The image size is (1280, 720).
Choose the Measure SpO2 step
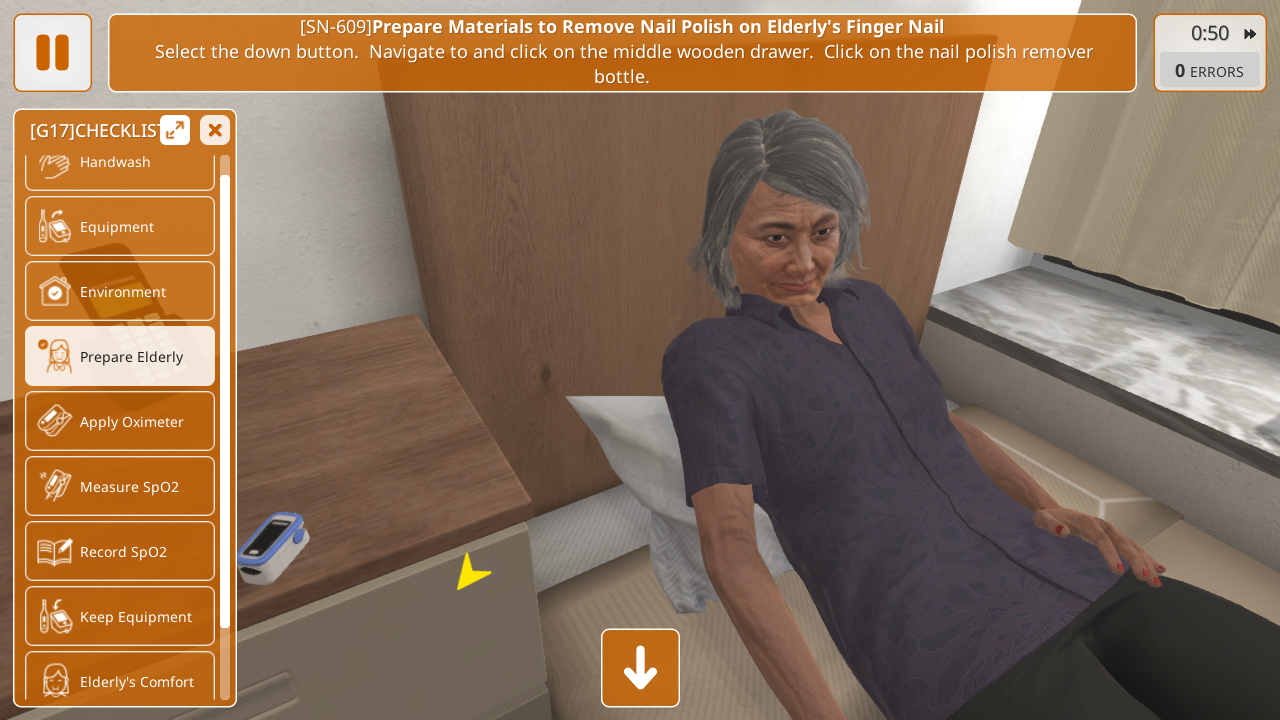click(x=120, y=486)
